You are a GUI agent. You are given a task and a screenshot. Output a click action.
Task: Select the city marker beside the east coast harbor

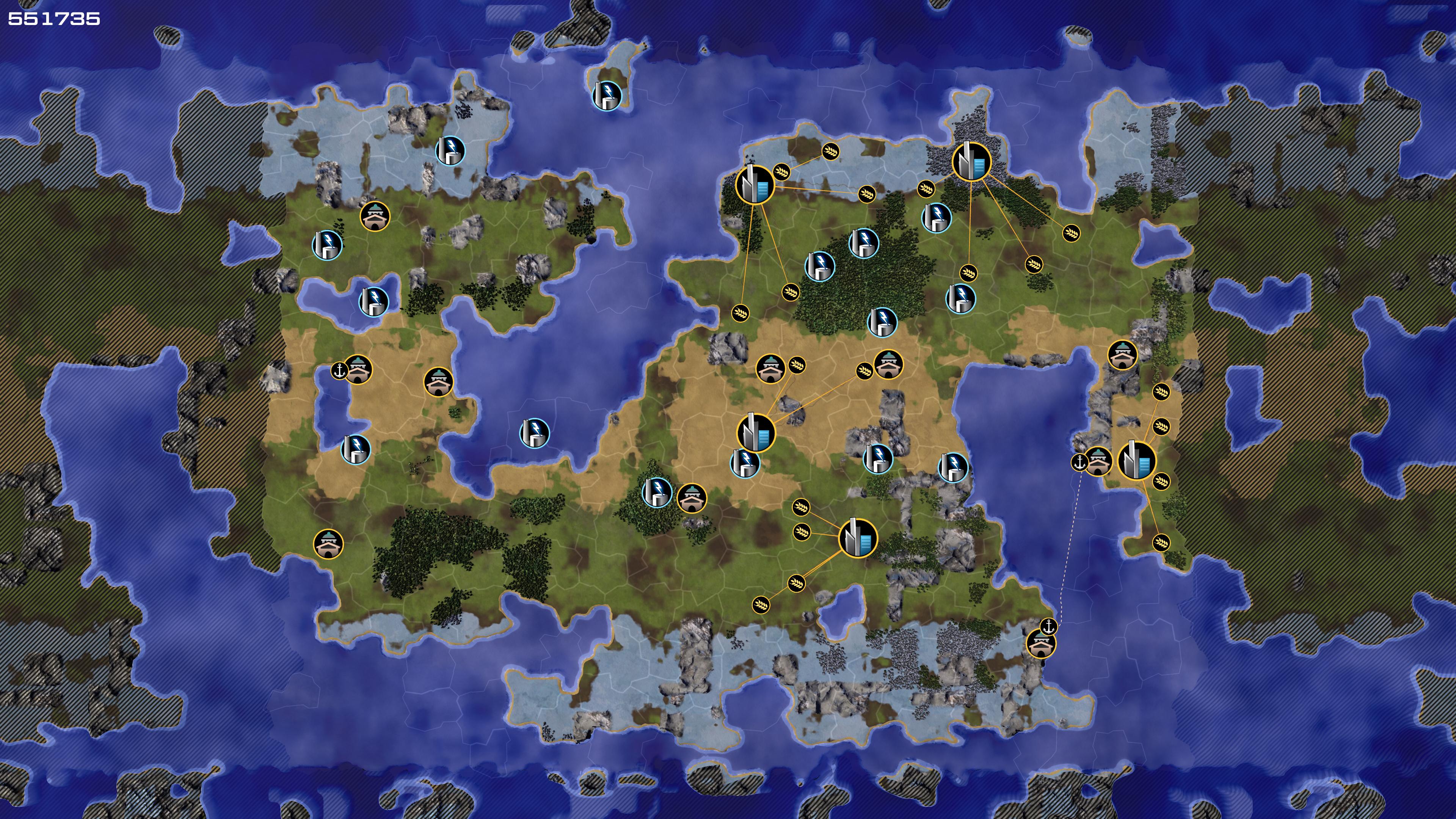[x=1137, y=461]
